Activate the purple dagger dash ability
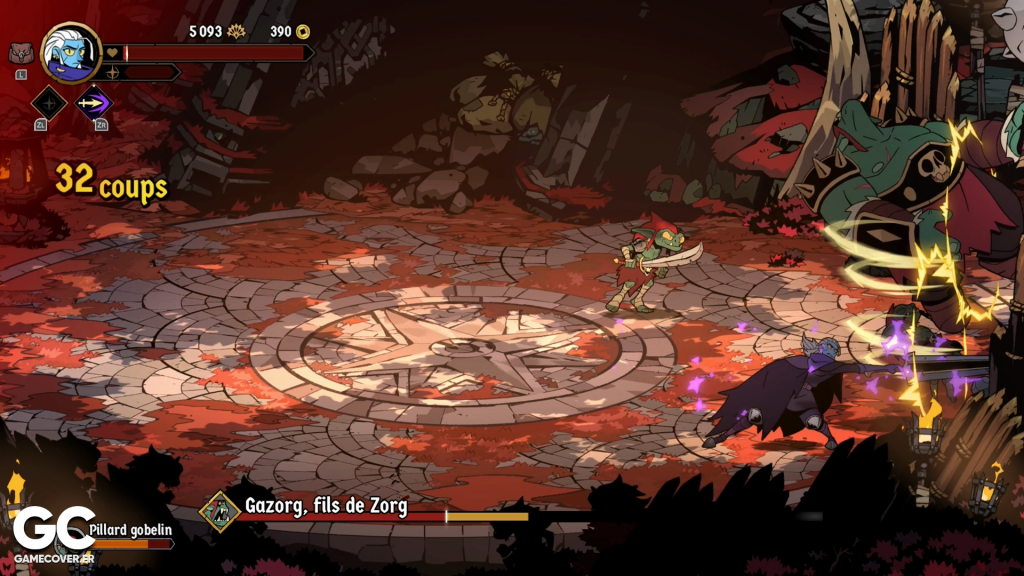 click(95, 101)
